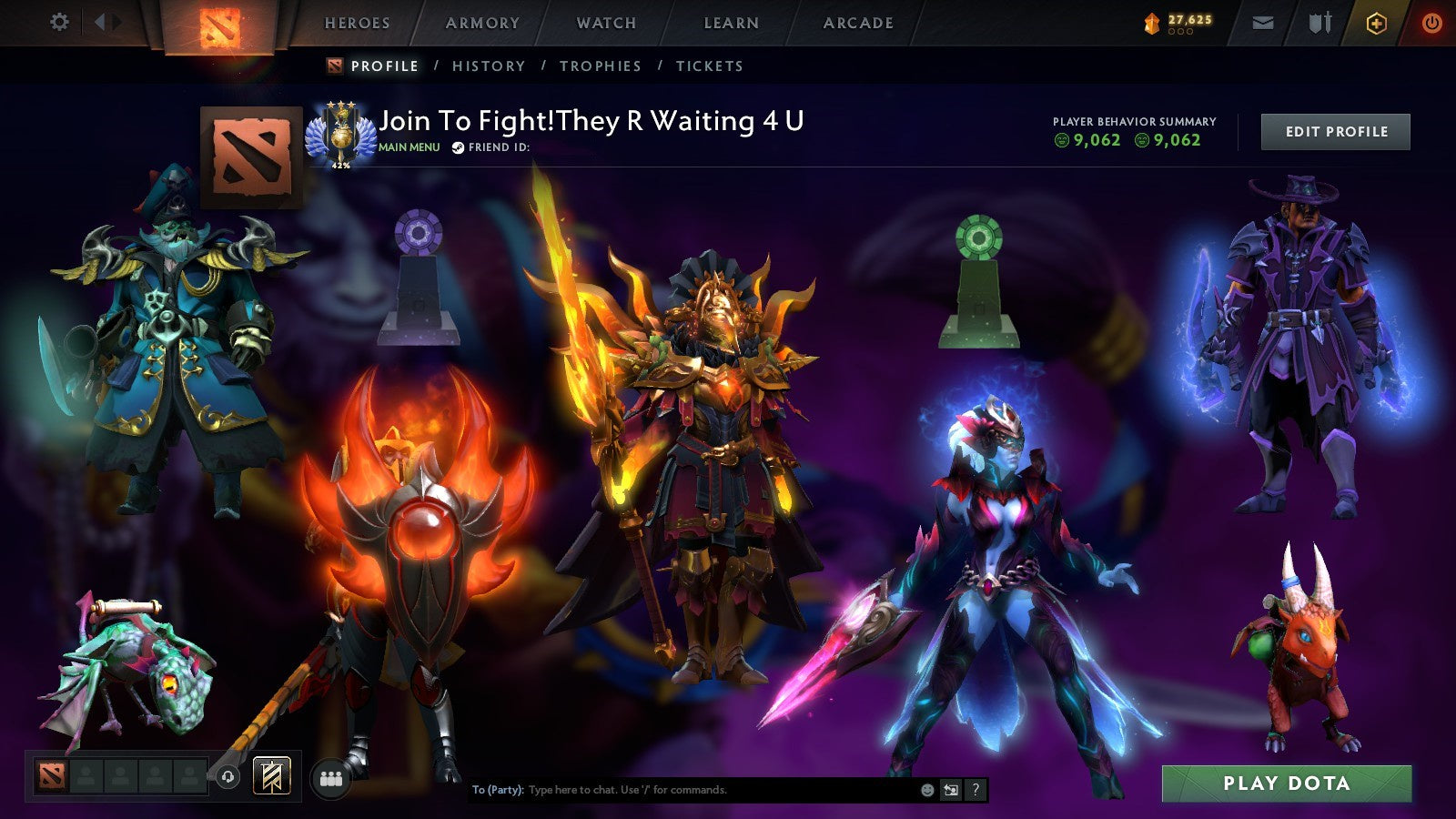
Task: Click the Dota 2 logo in top bar
Action: [218, 25]
